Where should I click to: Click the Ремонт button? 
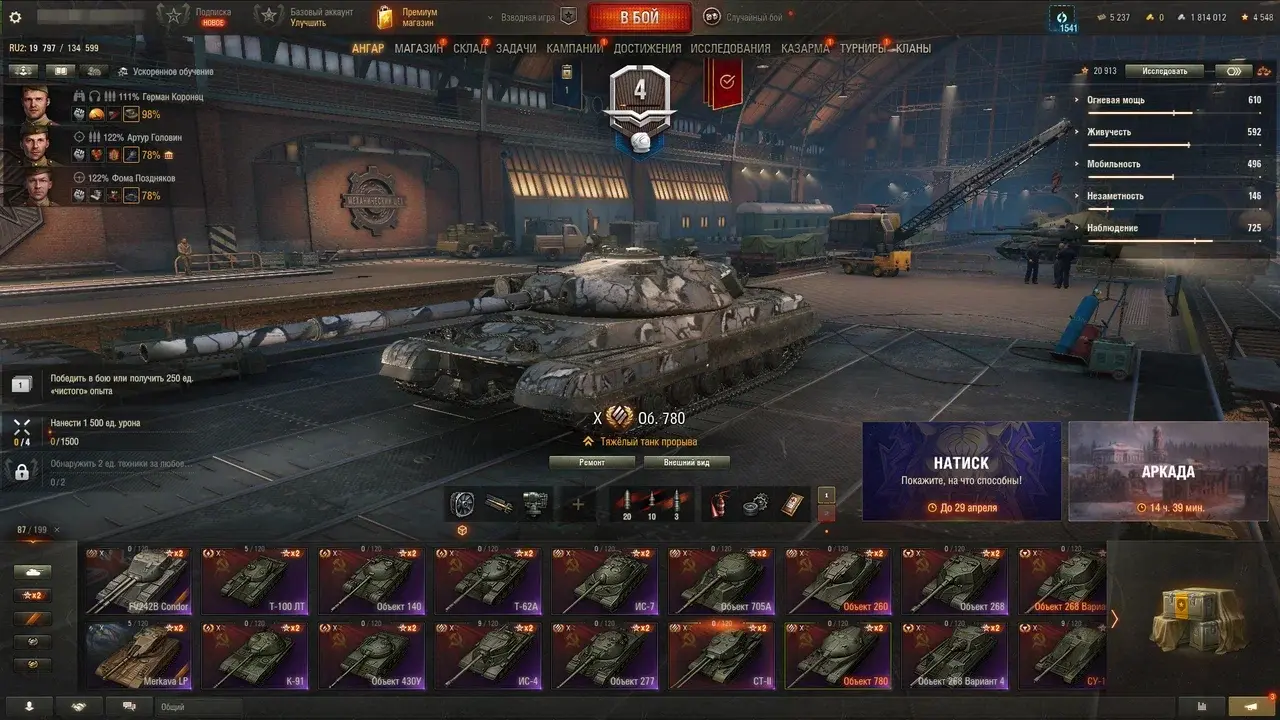coord(592,463)
